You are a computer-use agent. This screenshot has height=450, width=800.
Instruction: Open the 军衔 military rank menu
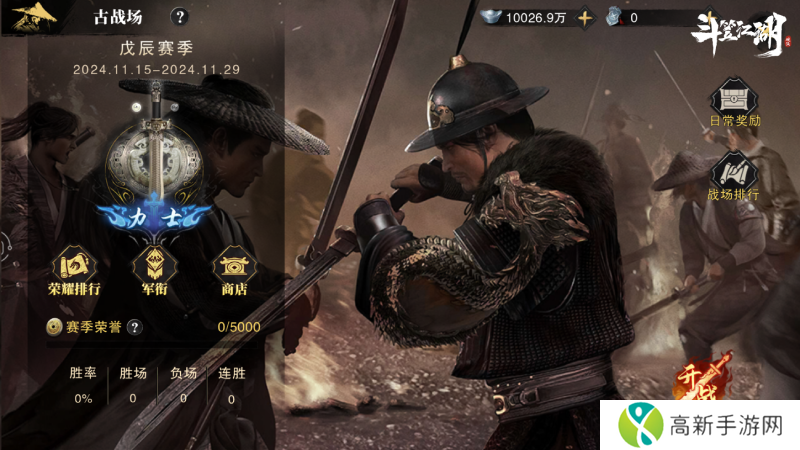pos(154,270)
